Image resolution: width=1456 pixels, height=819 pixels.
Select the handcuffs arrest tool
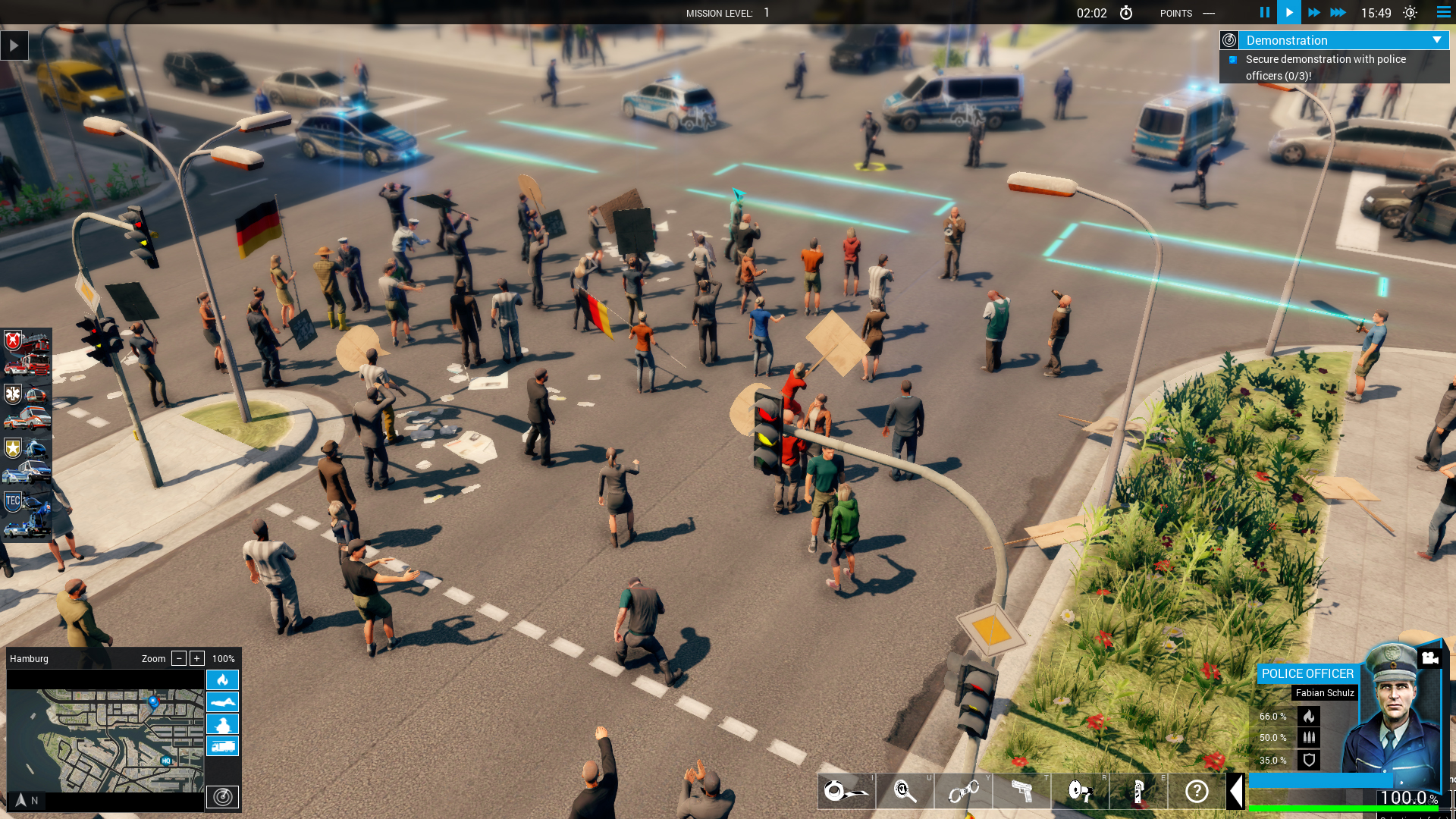965,792
